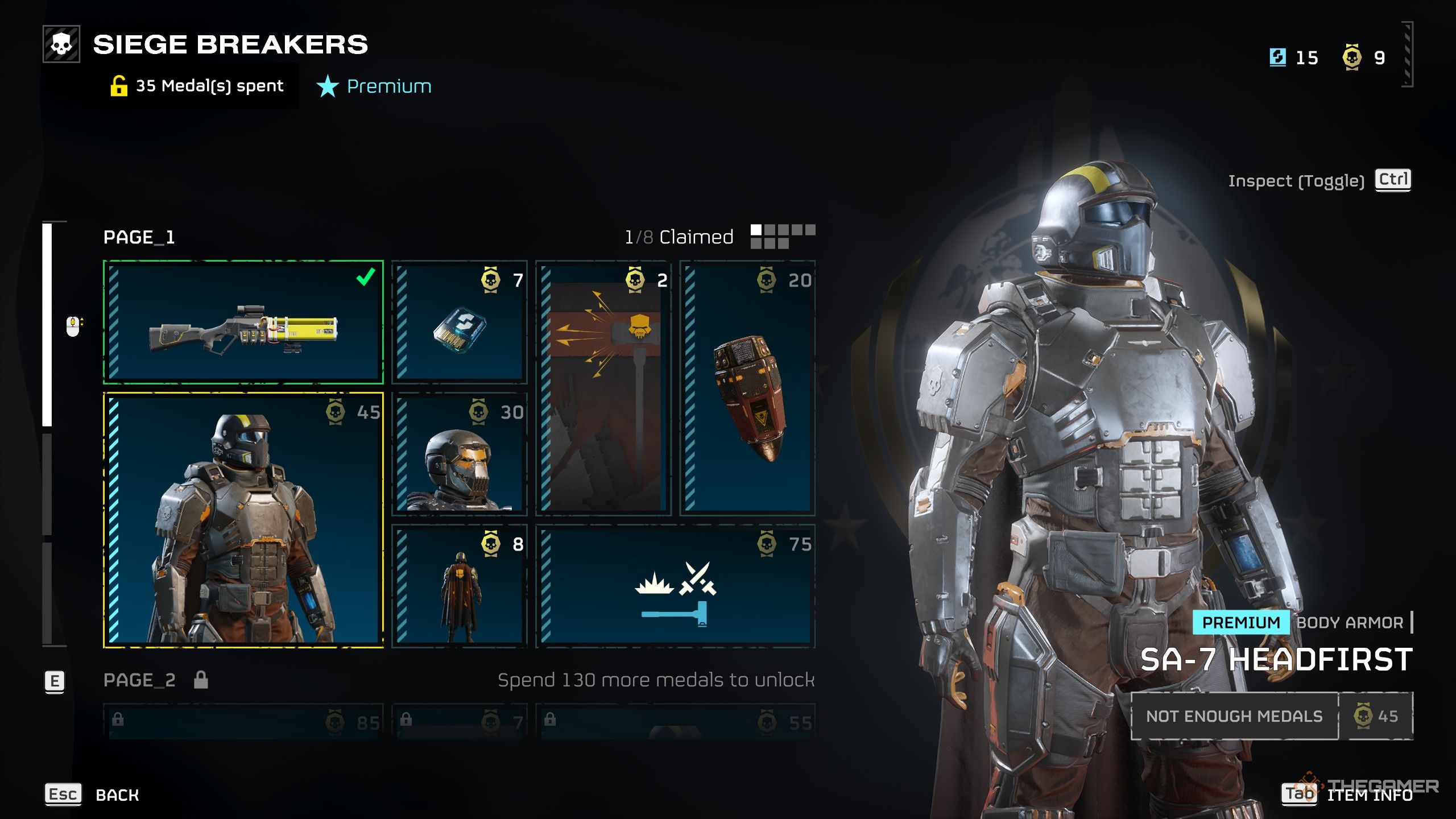This screenshot has height=819, width=1456.
Task: Select the 8-medal cape reward tile
Action: pyautogui.click(x=460, y=586)
